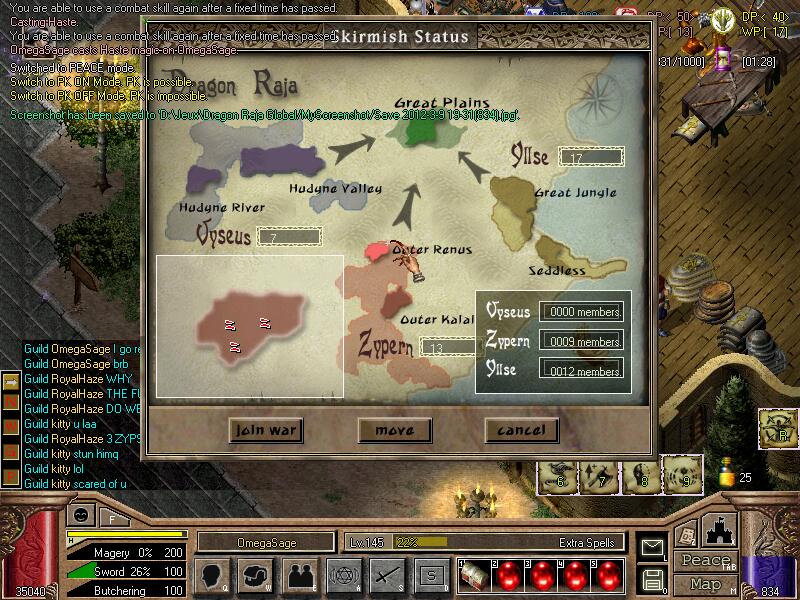Select the treasure chest quick slot
This screenshot has width=800, height=600.
tap(471, 576)
